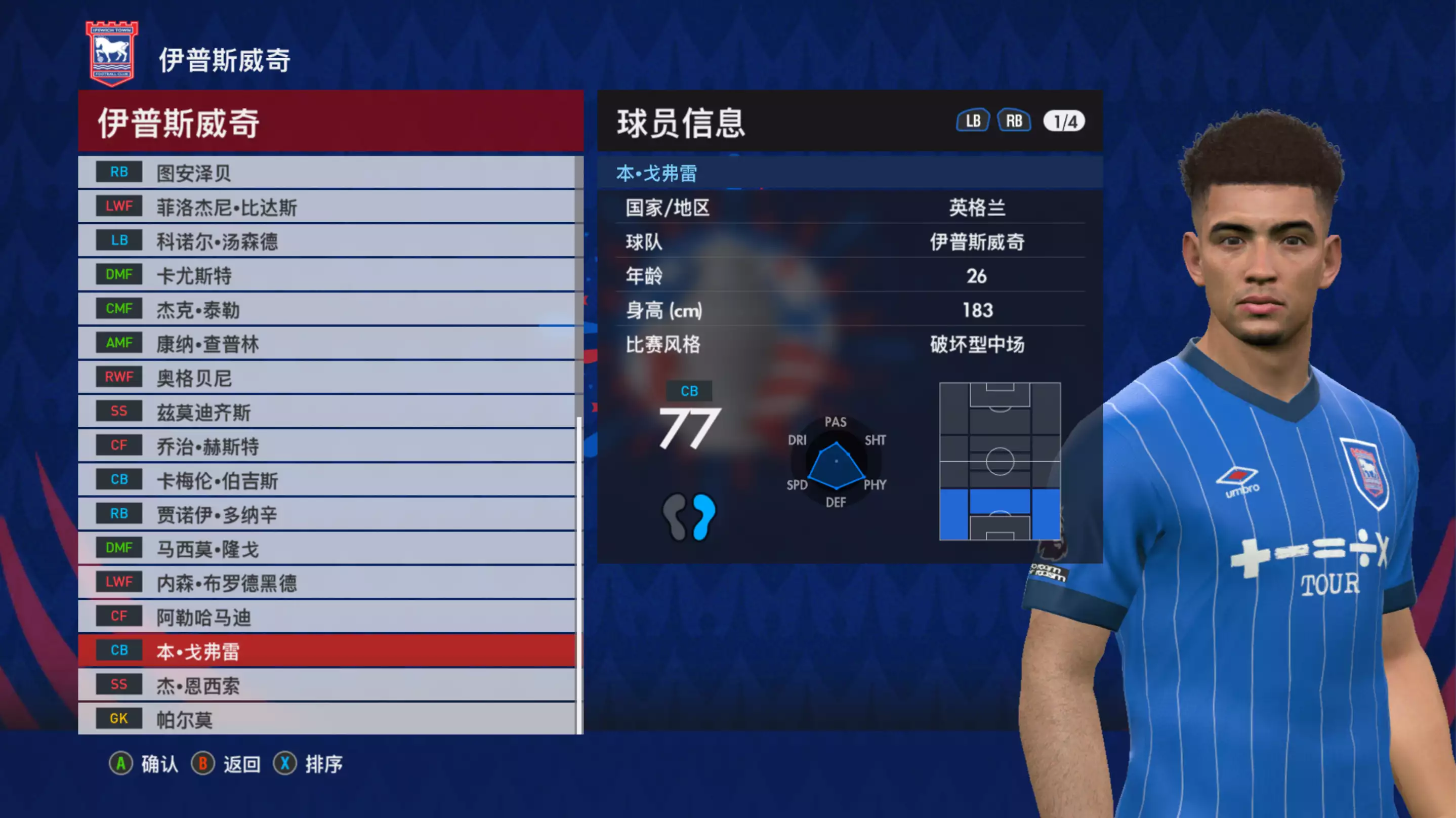Viewport: 1456px width, 818px height.
Task: Click the highlighted 本•戈弗雷 row
Action: (x=327, y=650)
